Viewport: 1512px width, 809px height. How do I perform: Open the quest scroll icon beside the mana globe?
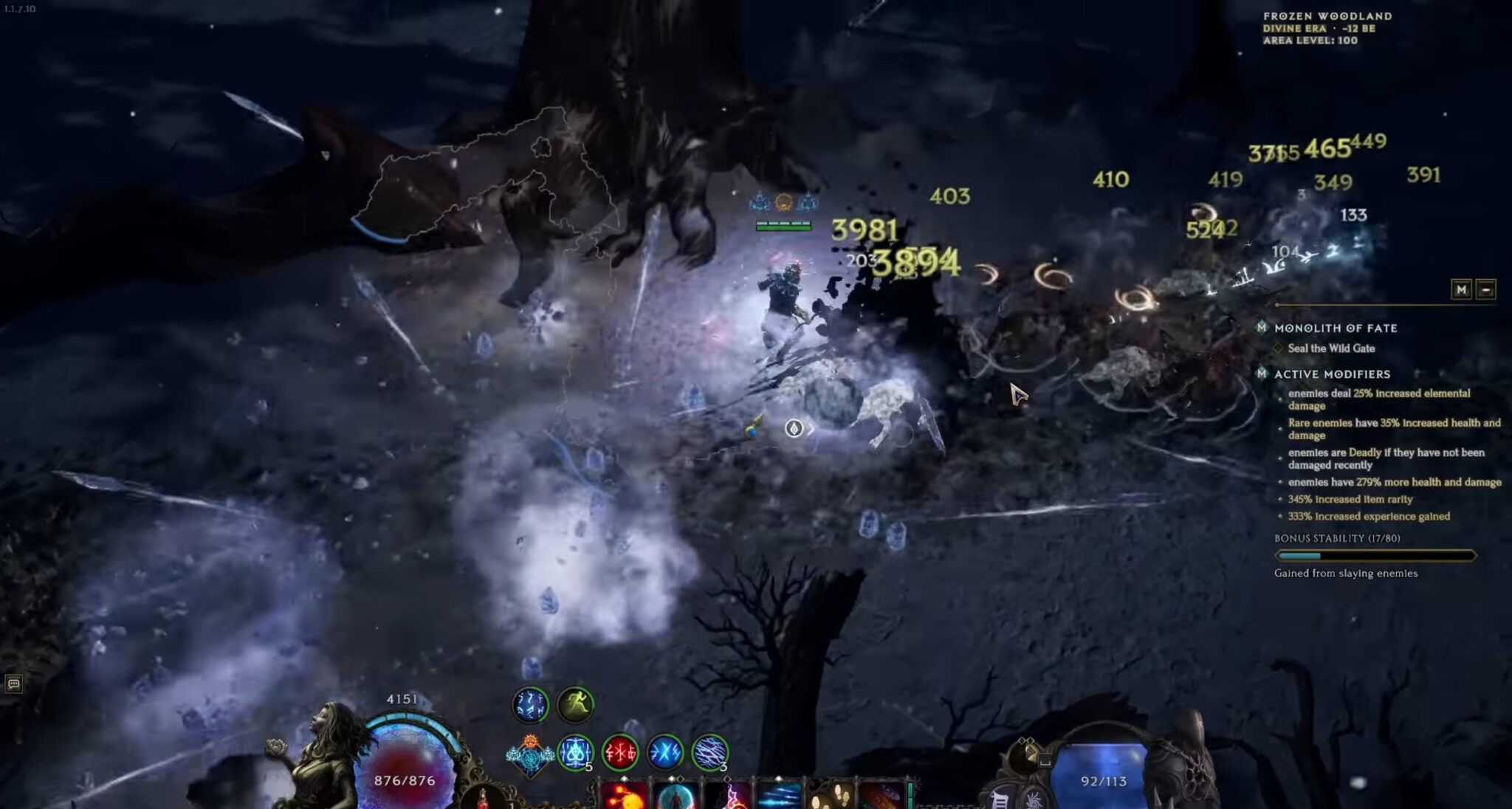click(x=999, y=799)
